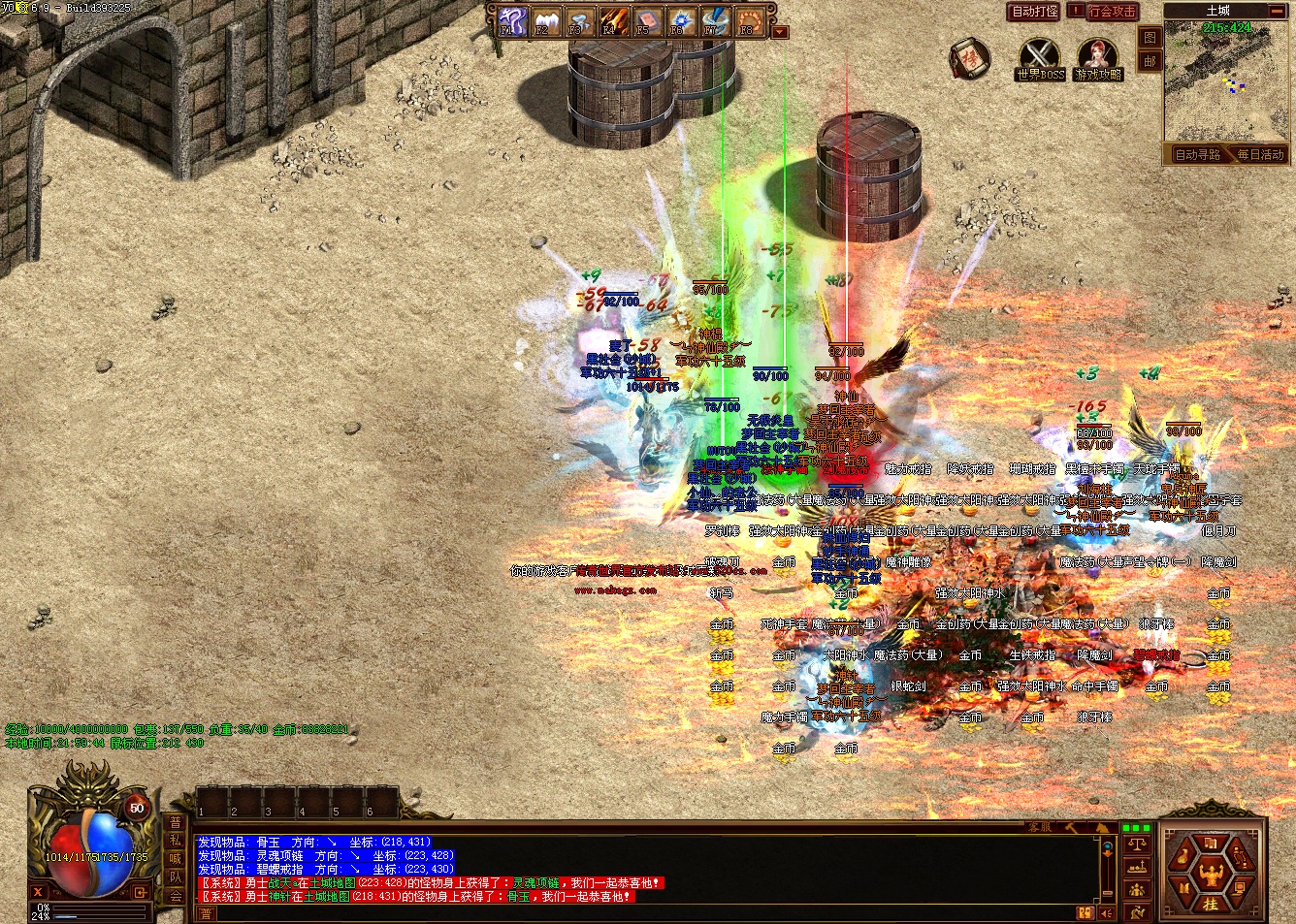The height and width of the screenshot is (924, 1296).
Task: Activate the F1 purple skill icon
Action: [x=511, y=21]
